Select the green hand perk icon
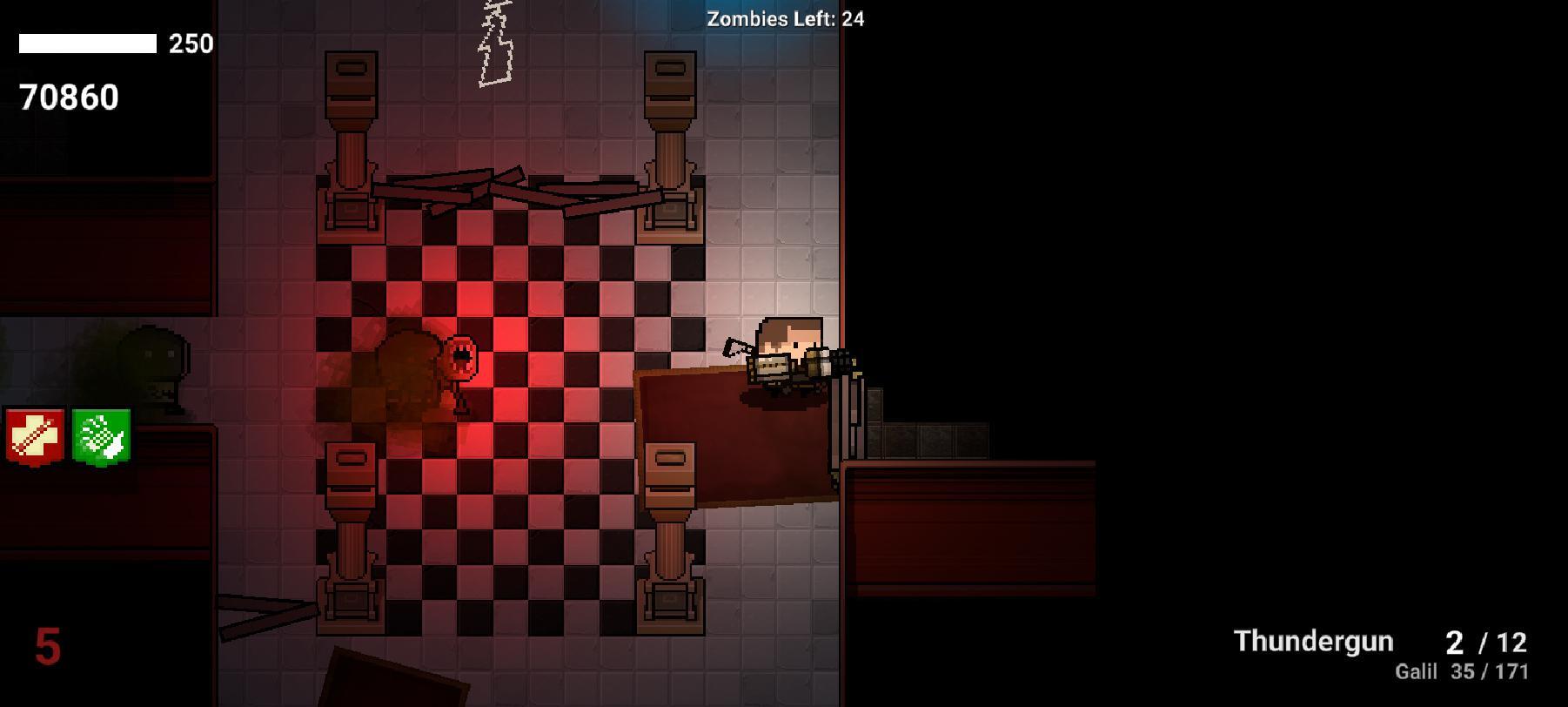 pyautogui.click(x=102, y=436)
